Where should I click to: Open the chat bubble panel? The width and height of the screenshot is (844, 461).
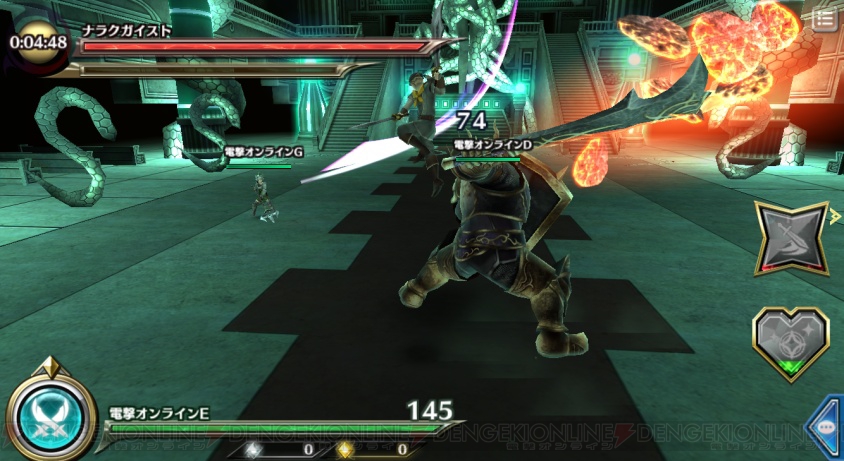[826, 426]
